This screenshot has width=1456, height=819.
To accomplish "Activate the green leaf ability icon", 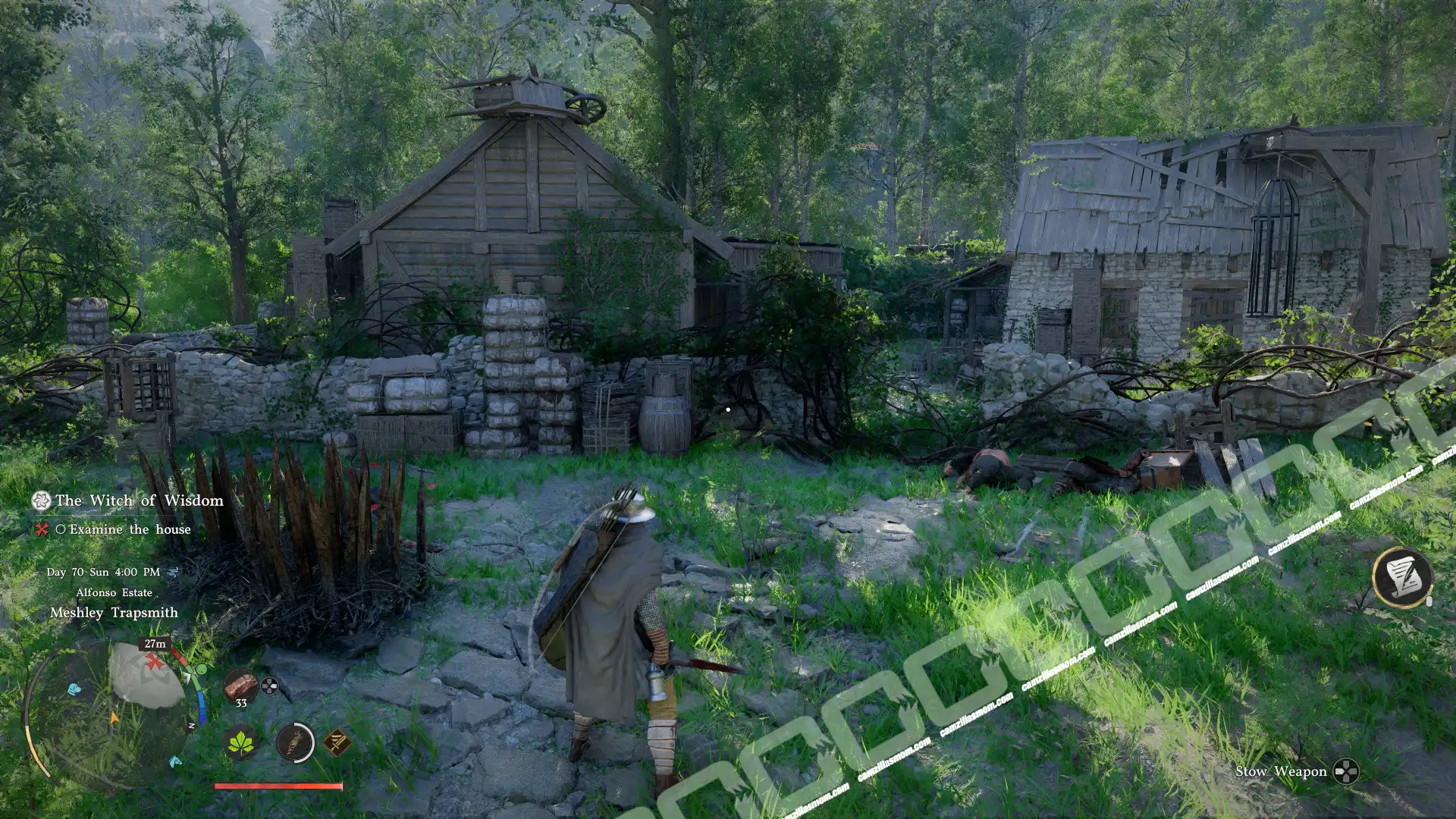I will coord(242,742).
